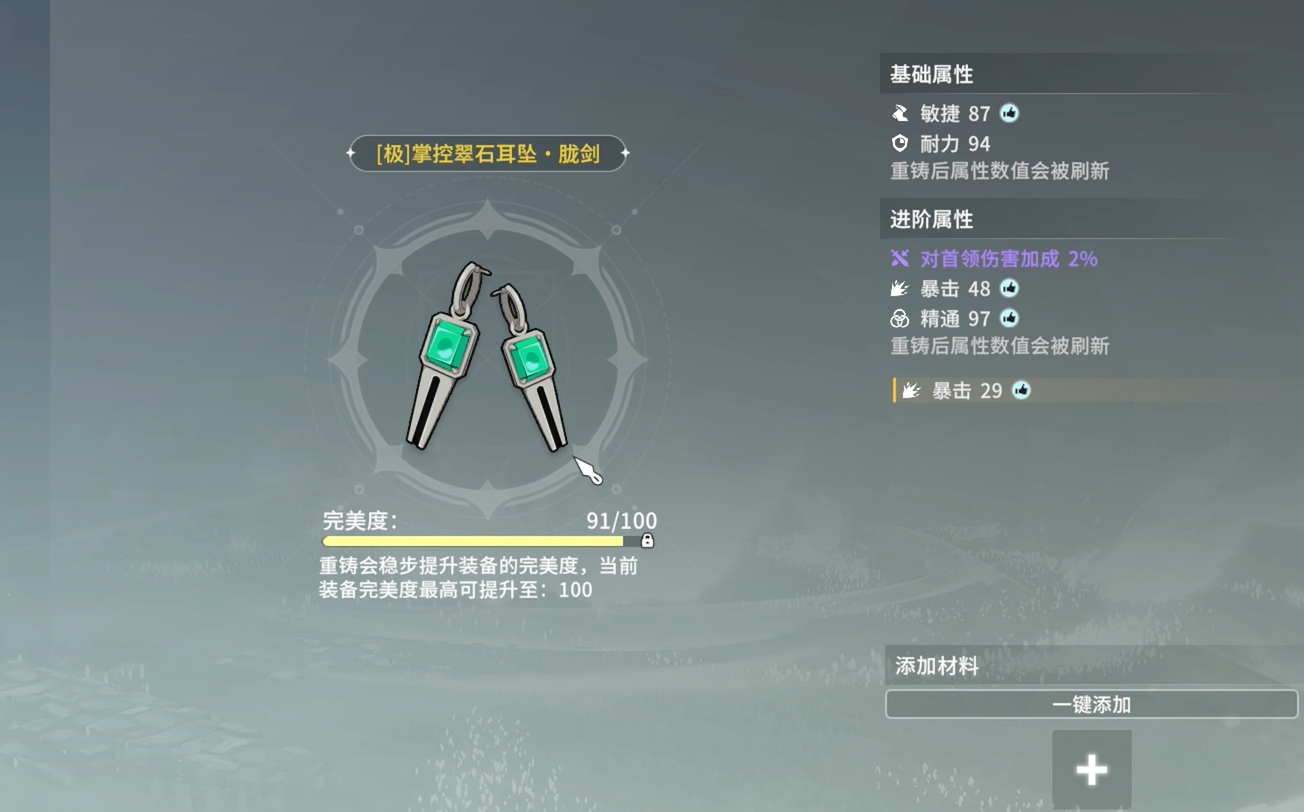Toggle the thumbs-up beside 精通 97

pos(1009,319)
